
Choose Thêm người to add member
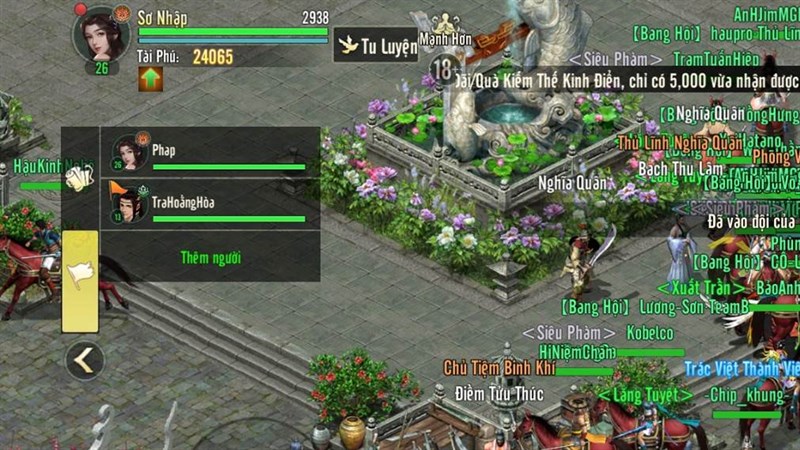pos(210,258)
